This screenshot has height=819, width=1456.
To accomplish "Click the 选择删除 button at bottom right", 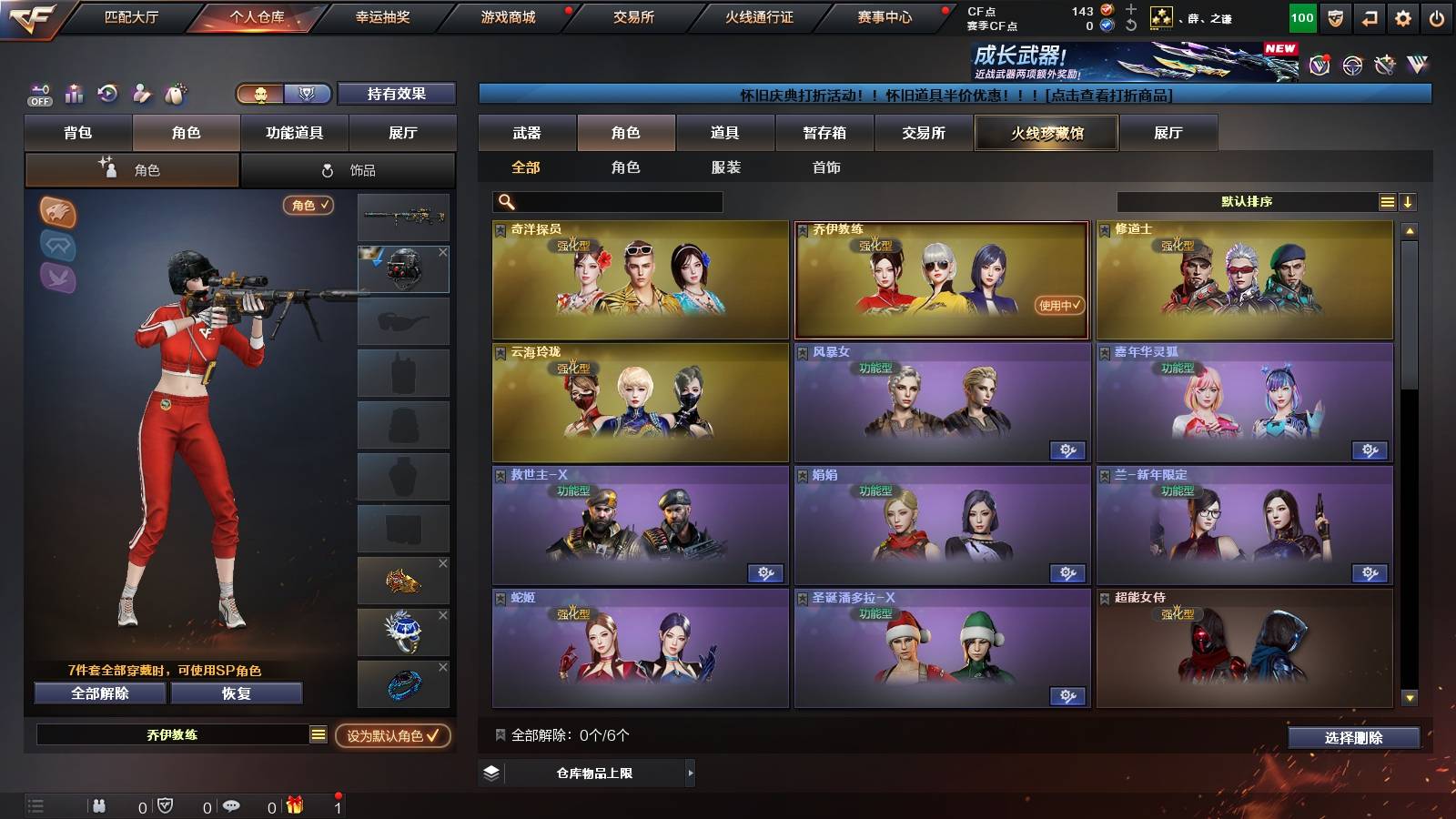I will tap(1353, 739).
